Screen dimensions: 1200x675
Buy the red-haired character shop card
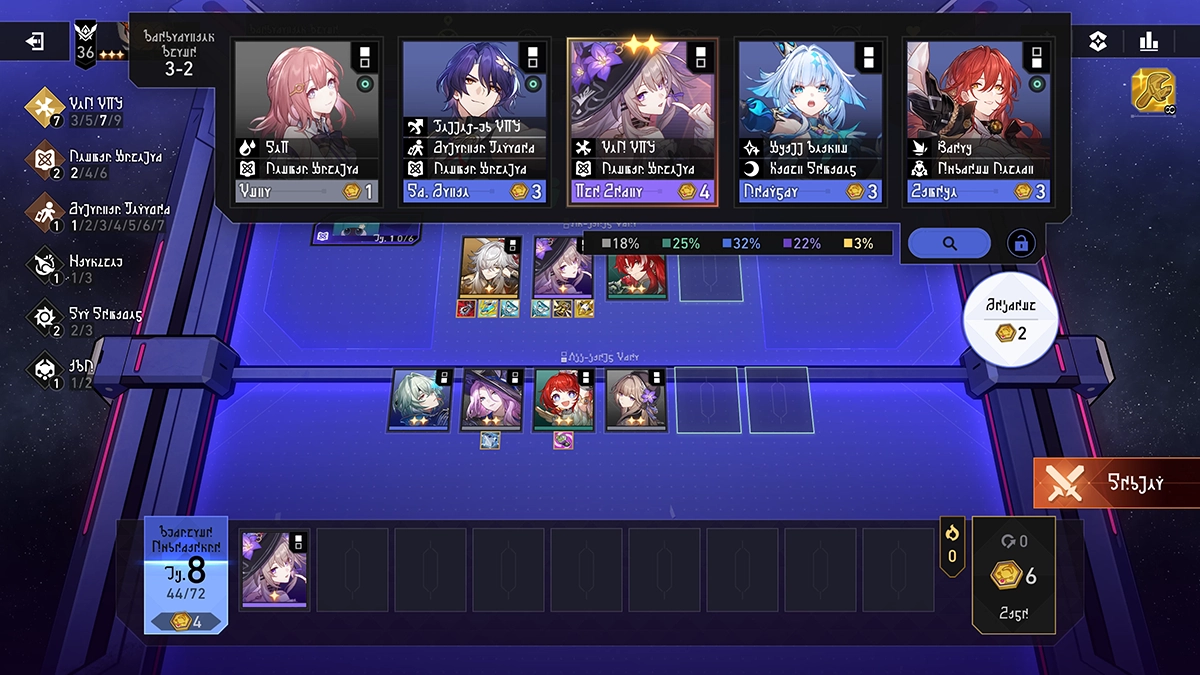[979, 120]
